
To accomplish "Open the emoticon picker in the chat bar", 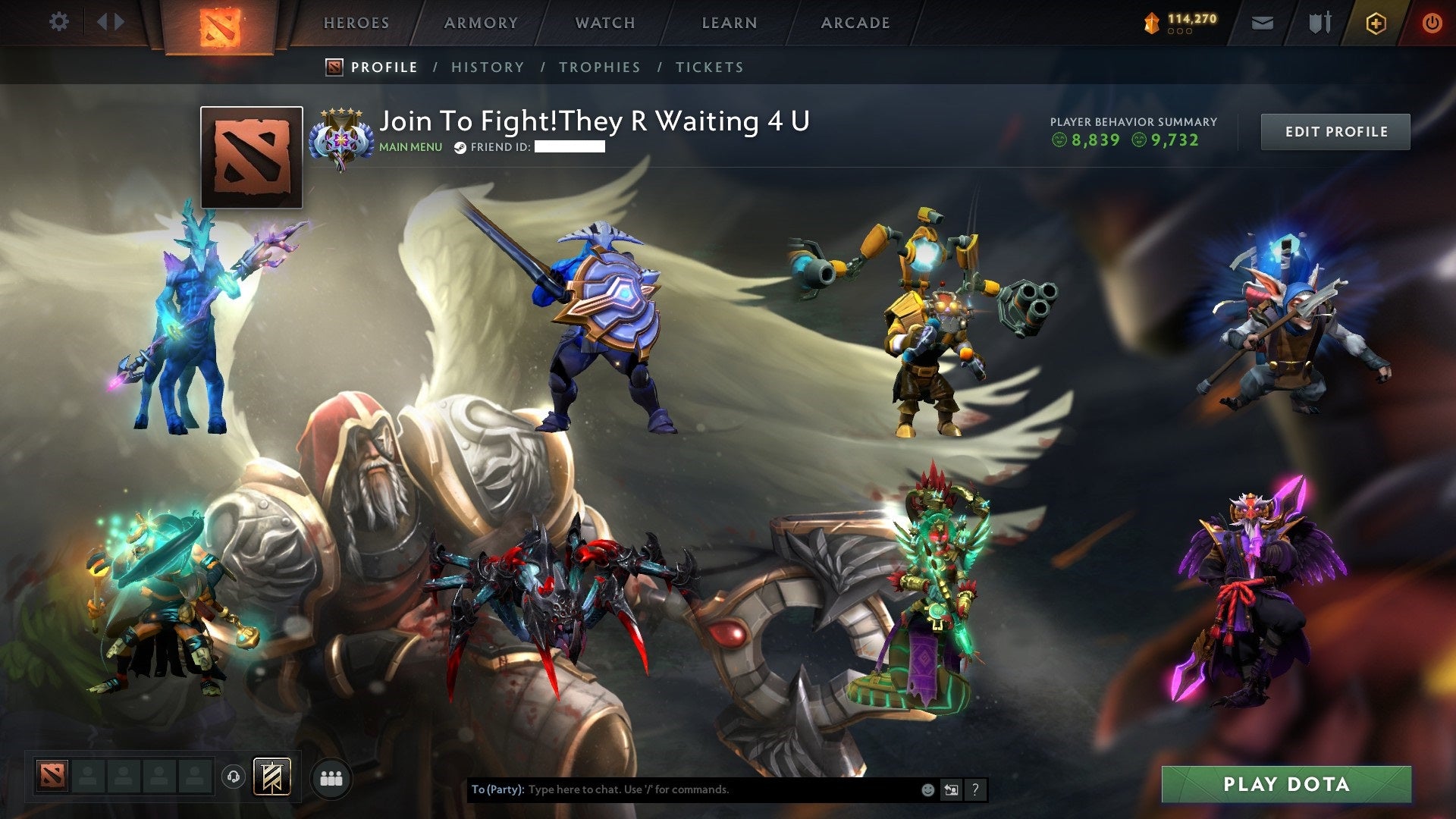I will point(927,789).
